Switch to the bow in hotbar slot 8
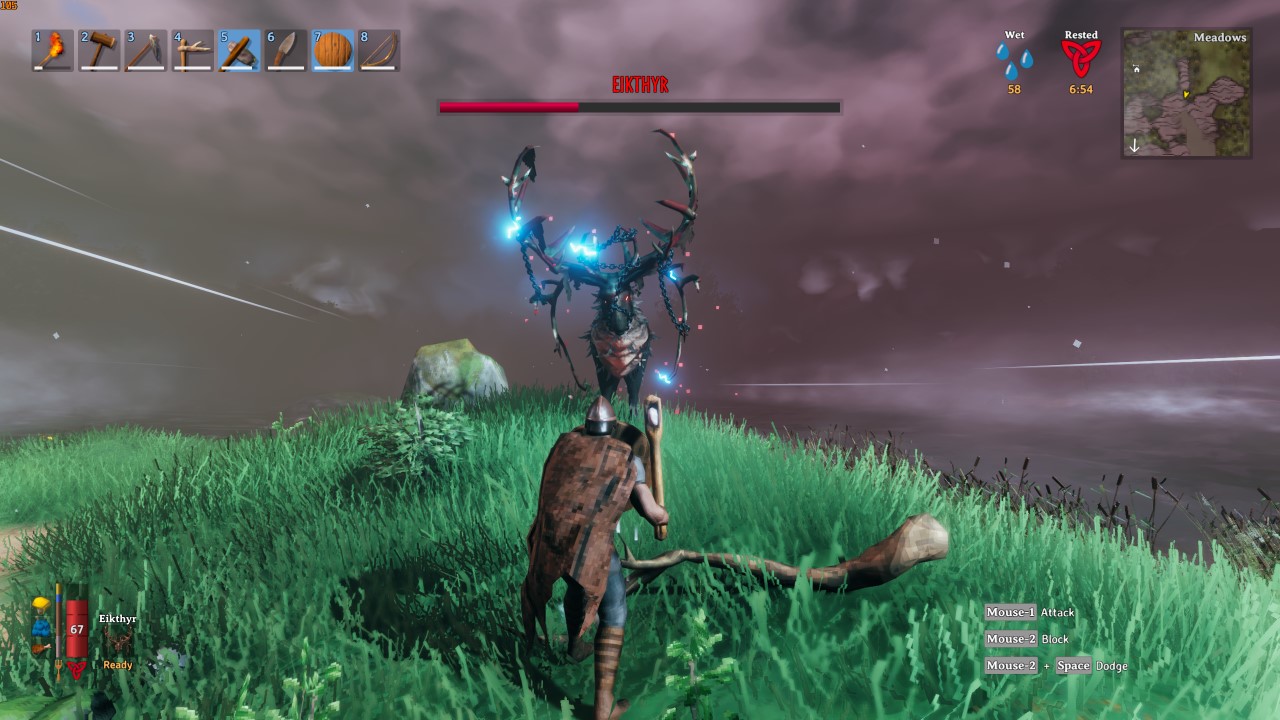The width and height of the screenshot is (1280, 720). tap(379, 50)
